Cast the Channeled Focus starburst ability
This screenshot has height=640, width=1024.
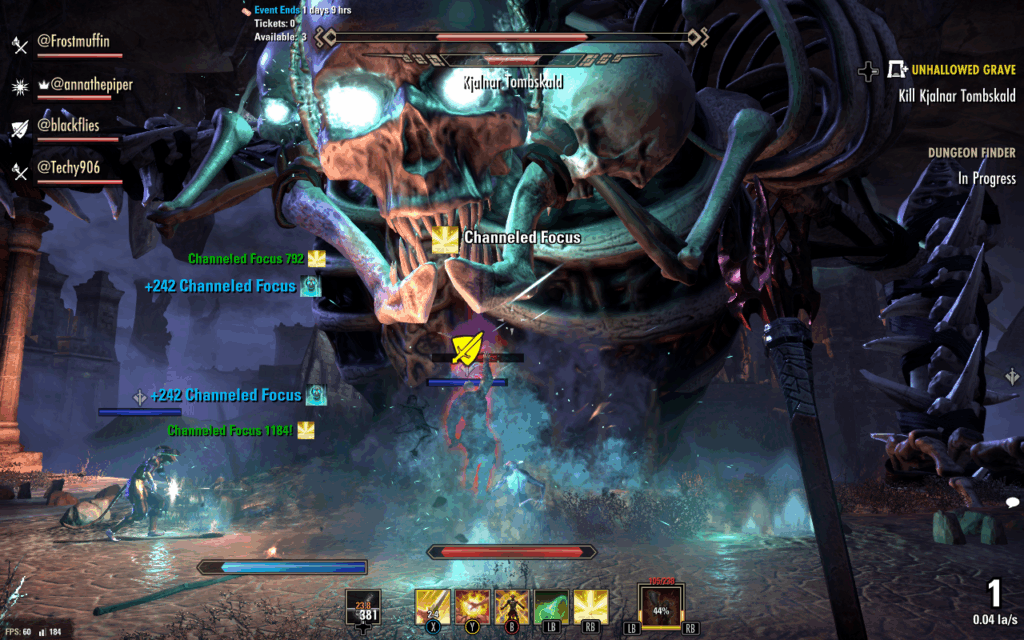pyautogui.click(x=590, y=606)
